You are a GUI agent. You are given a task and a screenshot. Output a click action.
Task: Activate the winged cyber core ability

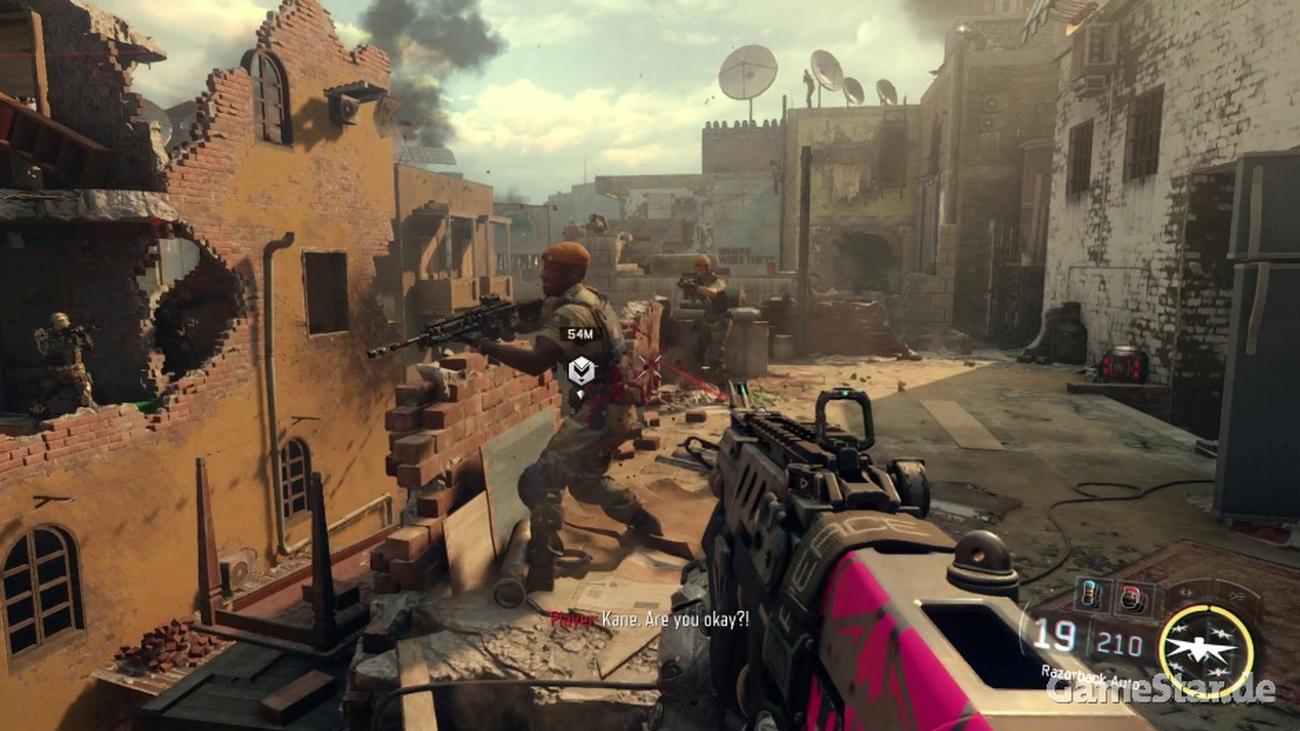(1206, 650)
